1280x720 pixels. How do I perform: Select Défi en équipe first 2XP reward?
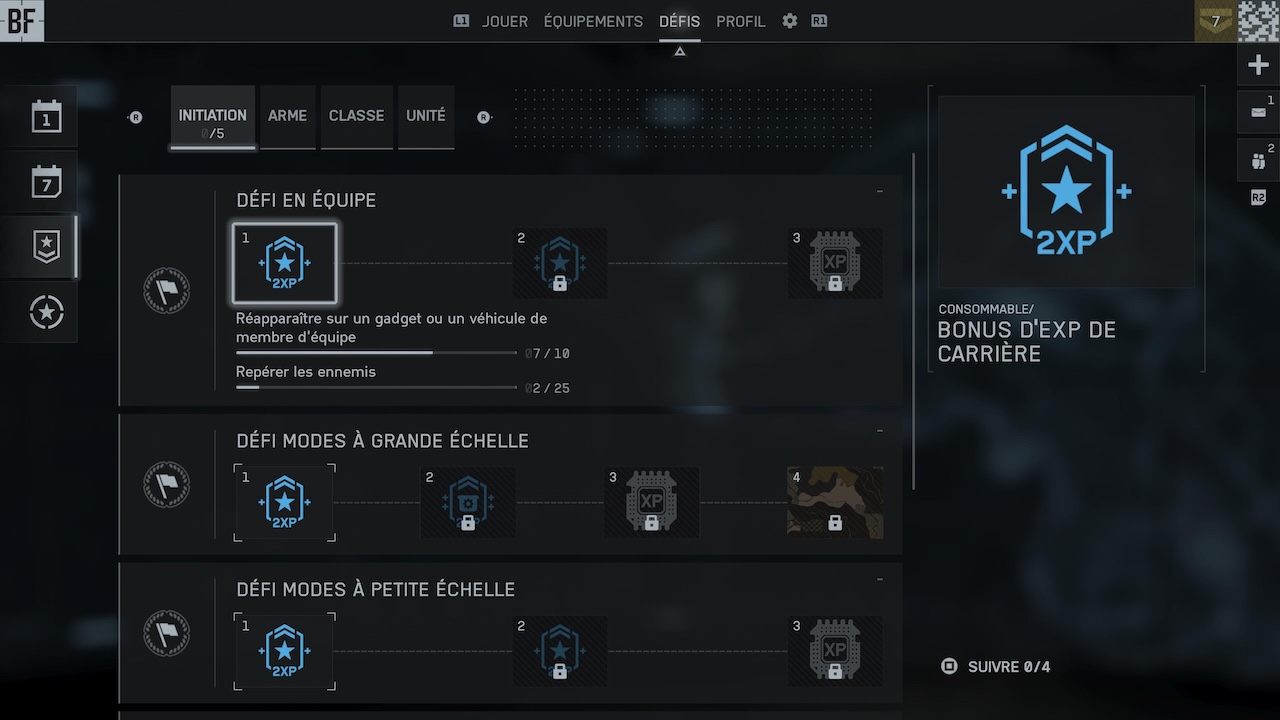pos(285,264)
